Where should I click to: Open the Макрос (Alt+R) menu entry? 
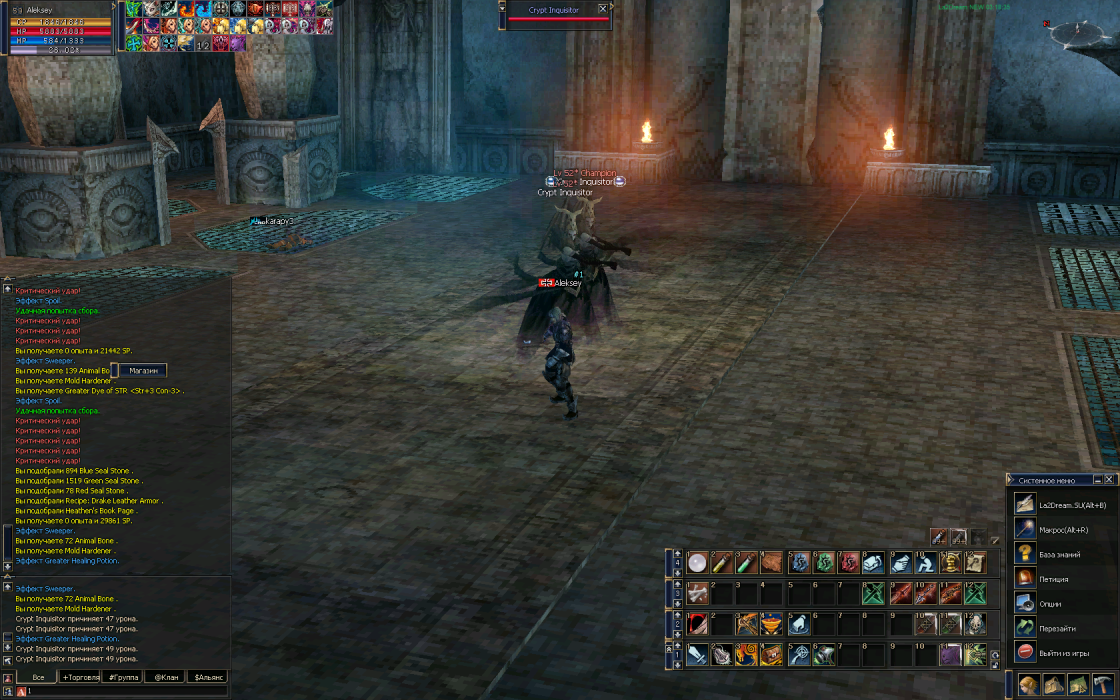(x=1060, y=530)
